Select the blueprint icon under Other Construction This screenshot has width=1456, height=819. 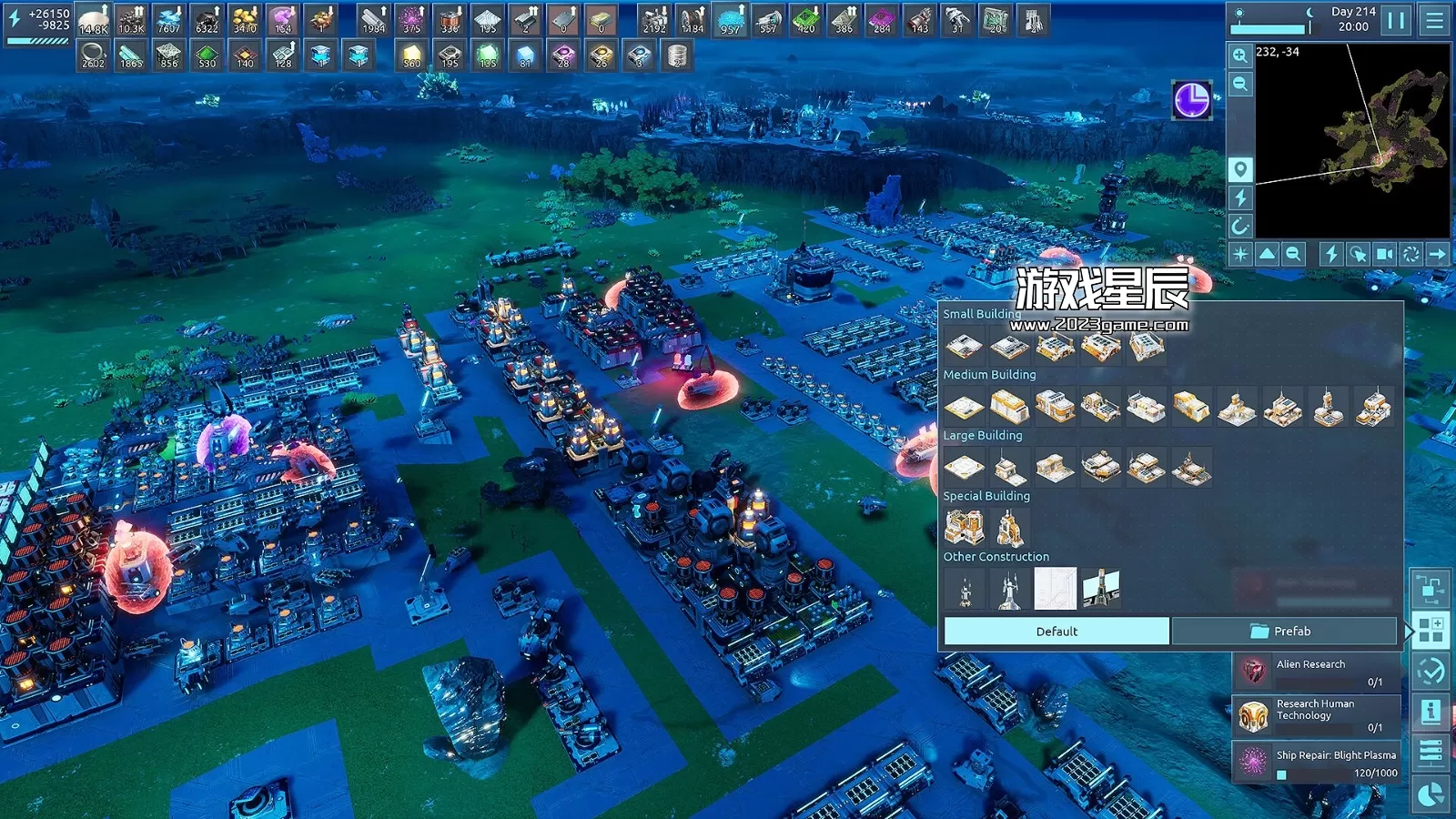[x=1056, y=589]
